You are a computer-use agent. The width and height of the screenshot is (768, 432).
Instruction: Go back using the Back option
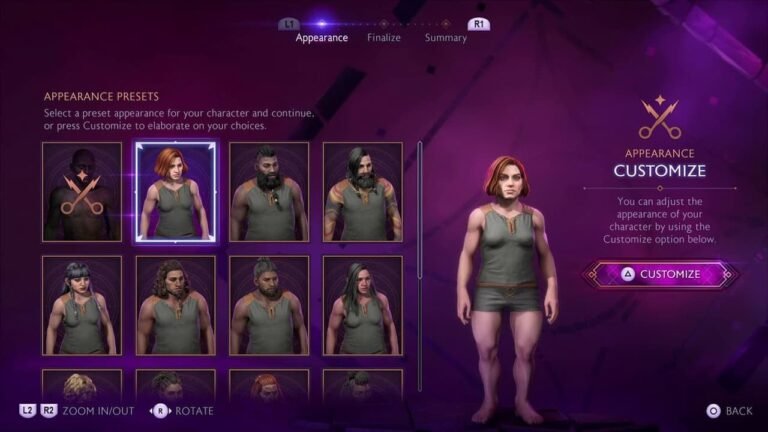tap(728, 411)
